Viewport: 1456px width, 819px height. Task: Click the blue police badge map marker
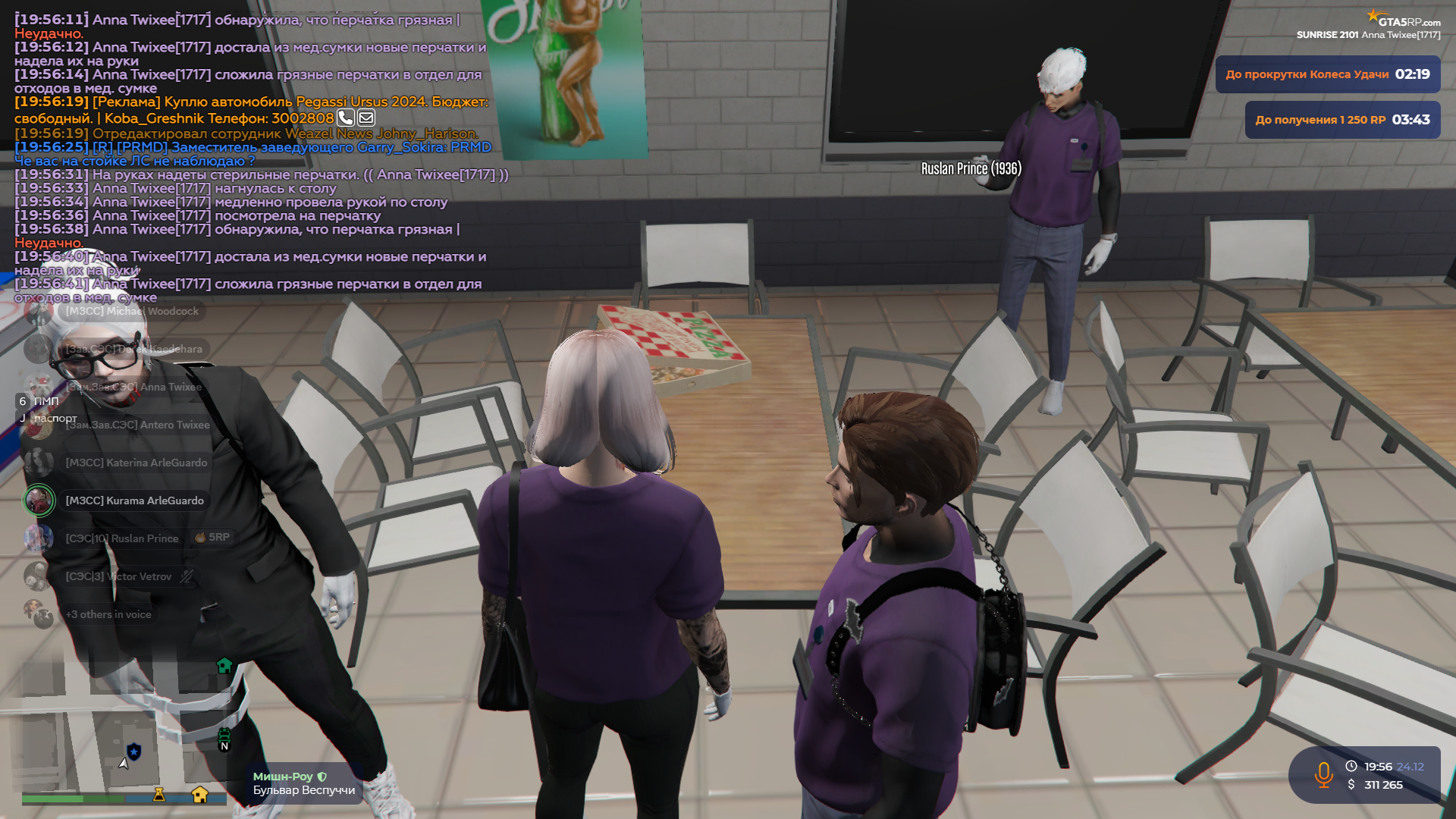134,752
